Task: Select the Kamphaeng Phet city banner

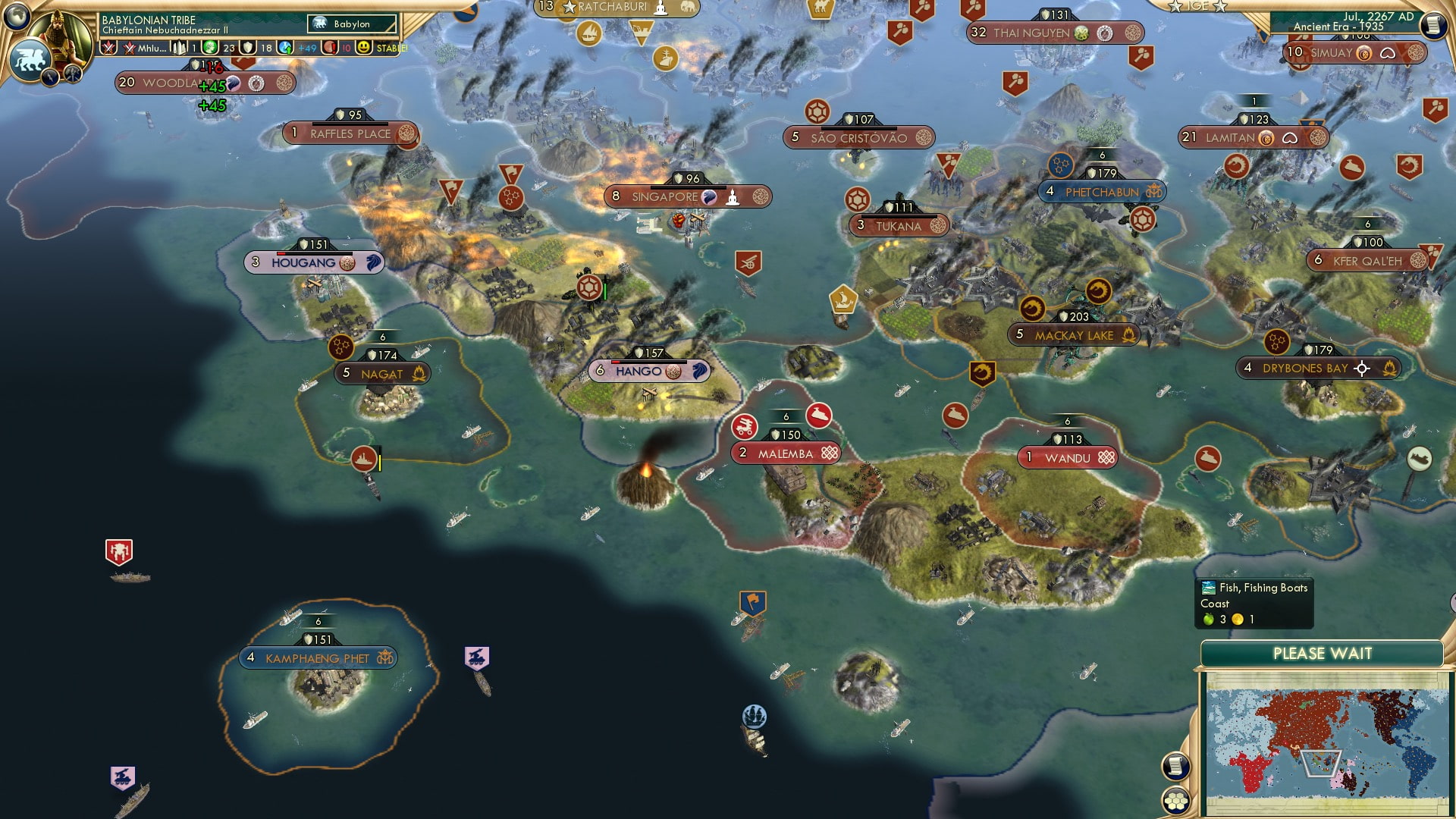Action: coord(318,658)
